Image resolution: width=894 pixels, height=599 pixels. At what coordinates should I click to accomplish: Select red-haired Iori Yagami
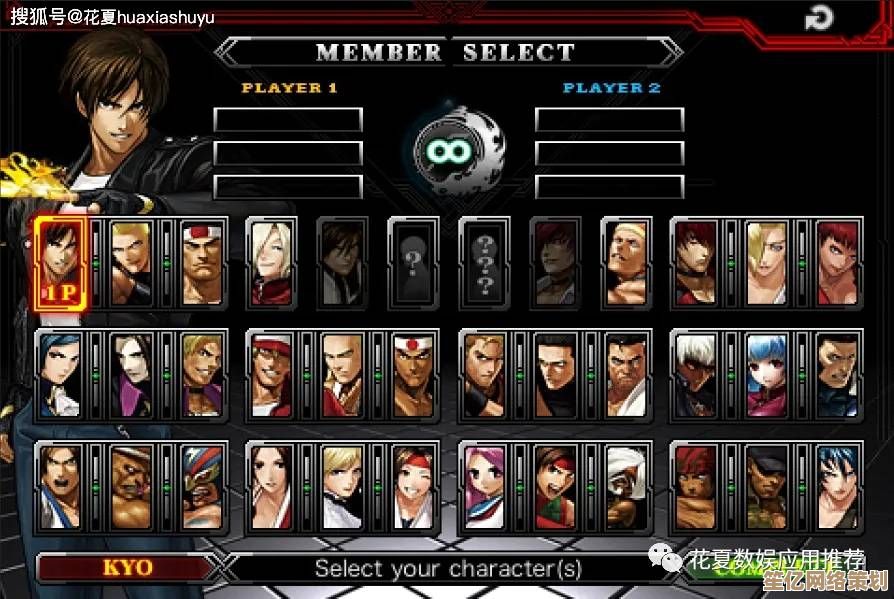(x=697, y=261)
